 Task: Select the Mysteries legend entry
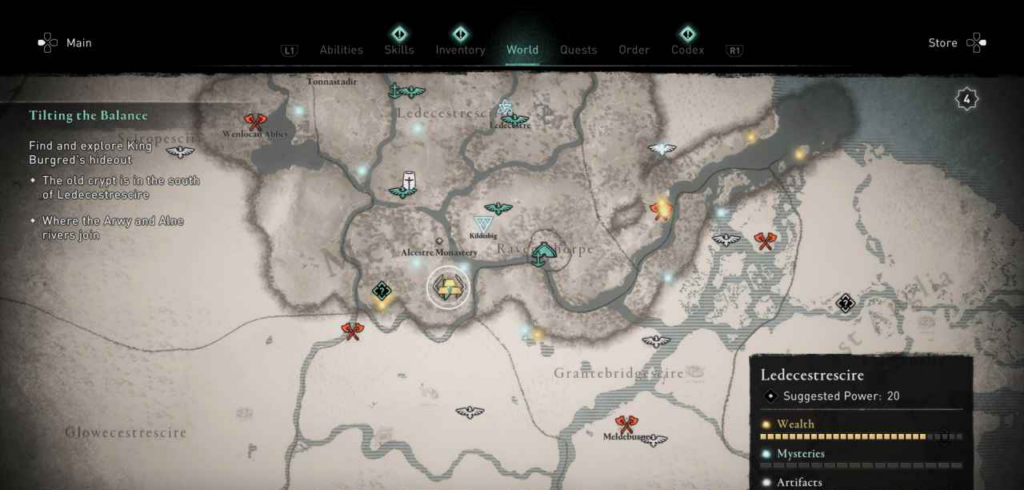pyautogui.click(x=800, y=453)
